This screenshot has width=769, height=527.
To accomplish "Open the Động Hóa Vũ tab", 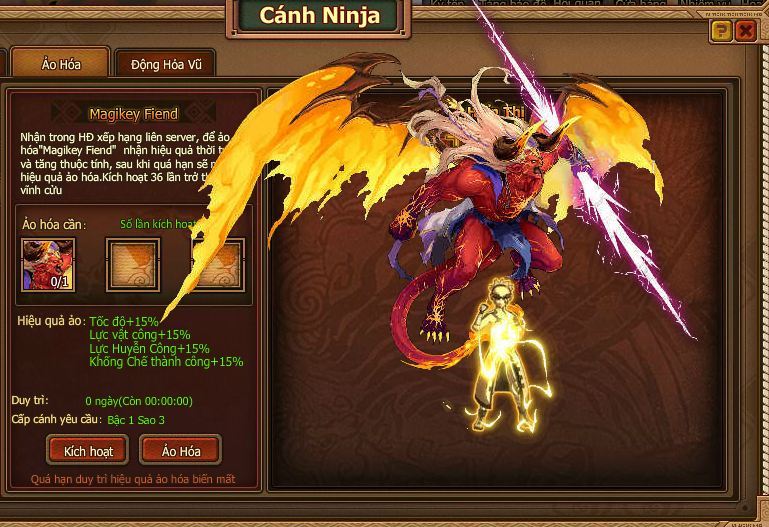I will (x=166, y=64).
